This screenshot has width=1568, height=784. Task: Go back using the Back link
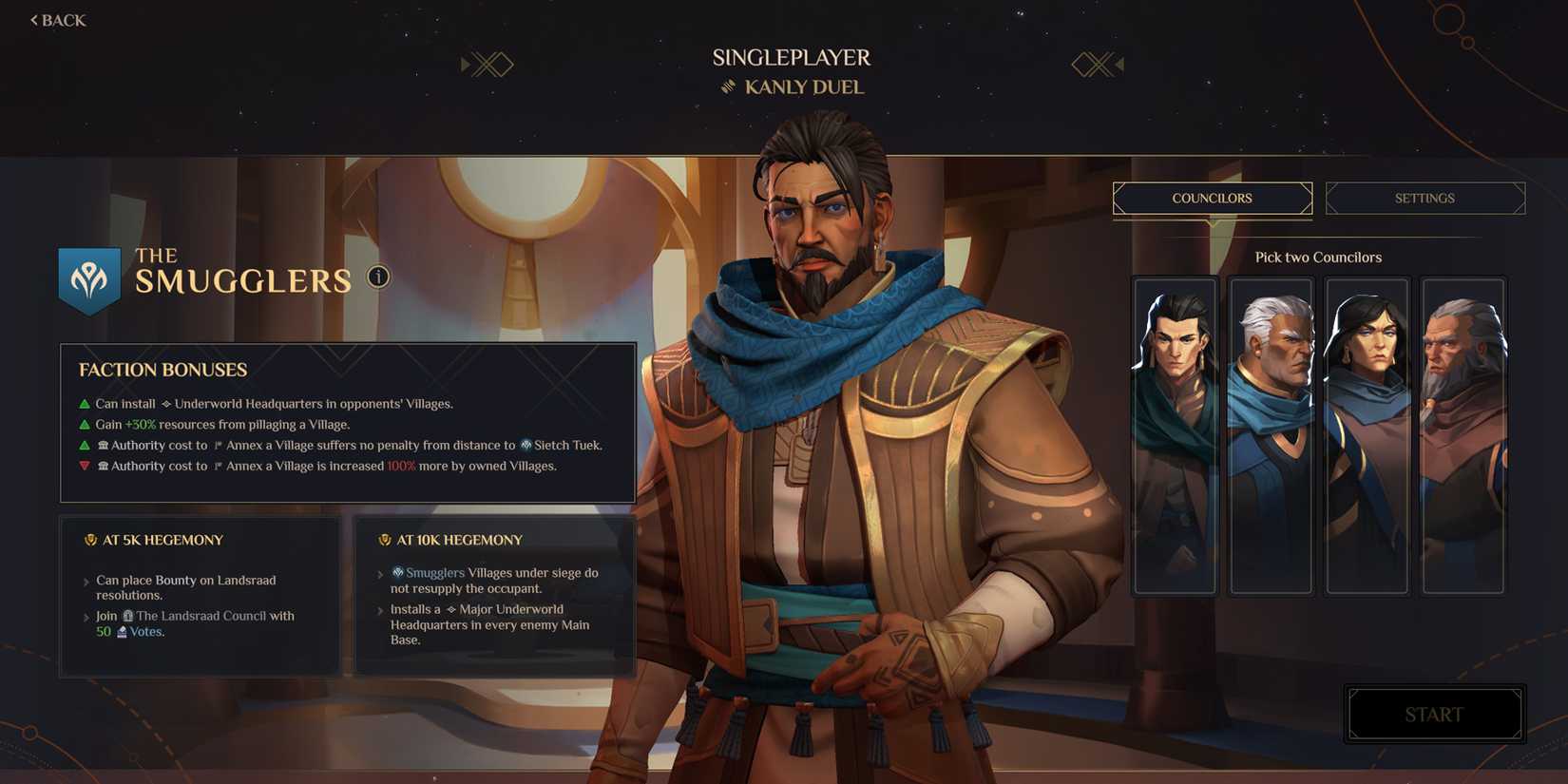pos(57,19)
